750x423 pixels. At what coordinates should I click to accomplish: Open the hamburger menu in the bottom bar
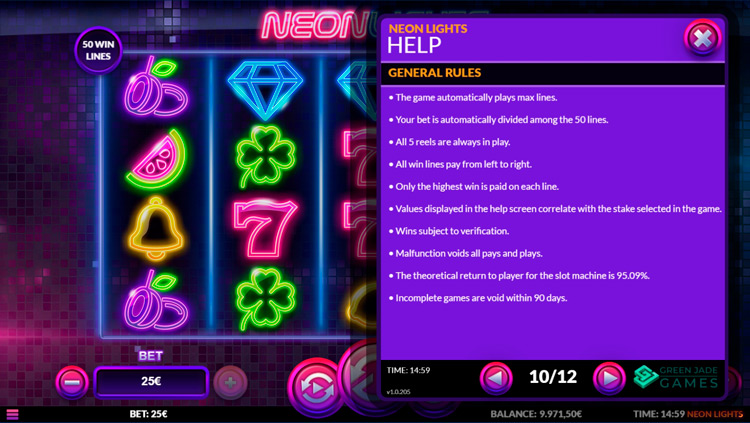tap(12, 414)
